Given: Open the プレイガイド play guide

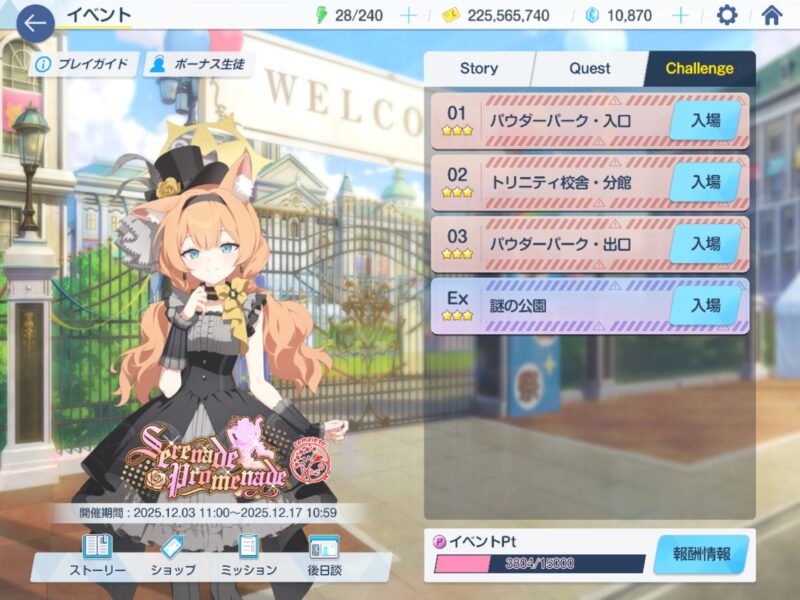Looking at the screenshot, I should click(x=82, y=65).
